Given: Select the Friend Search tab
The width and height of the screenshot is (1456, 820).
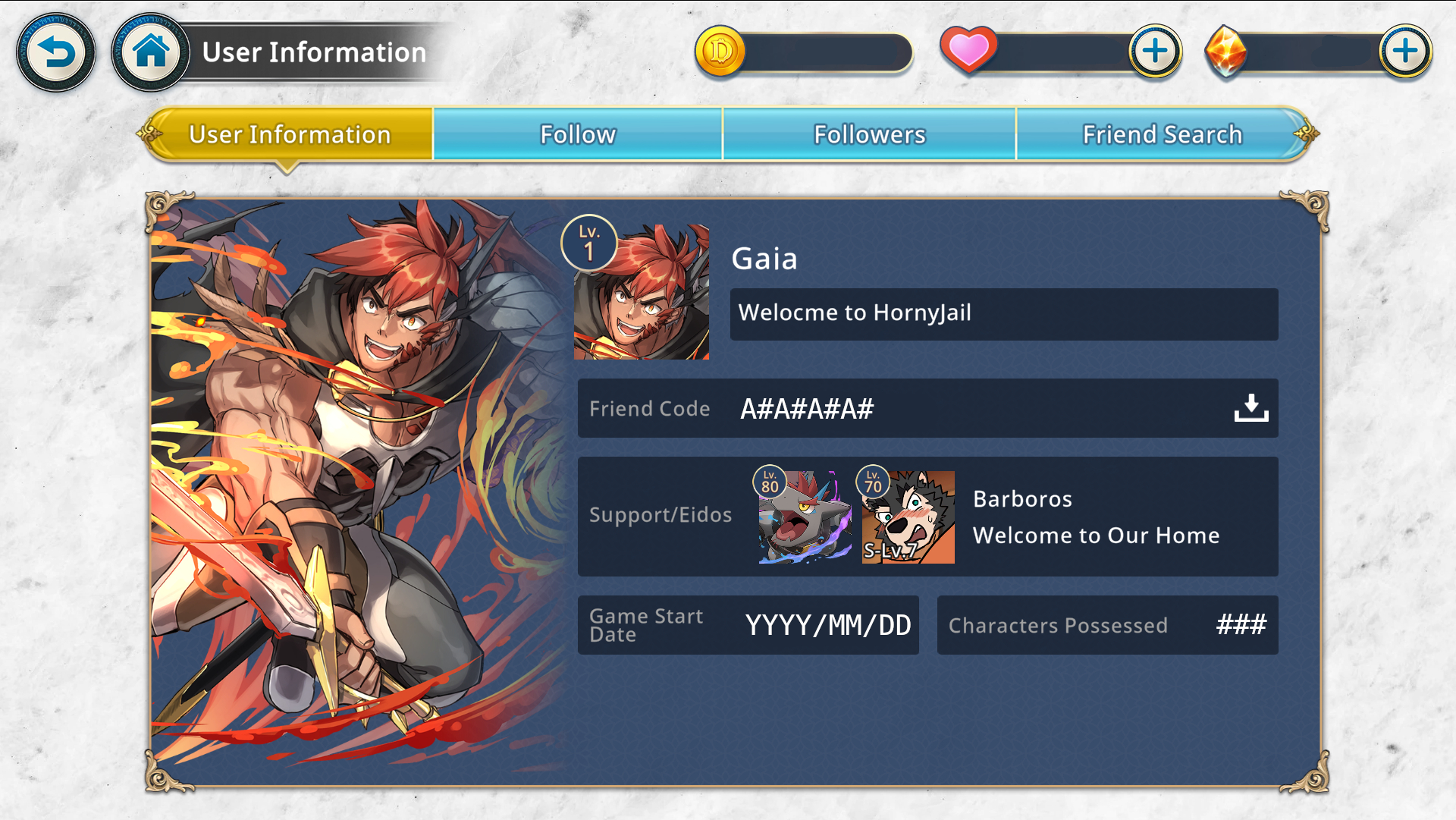Looking at the screenshot, I should (1162, 134).
